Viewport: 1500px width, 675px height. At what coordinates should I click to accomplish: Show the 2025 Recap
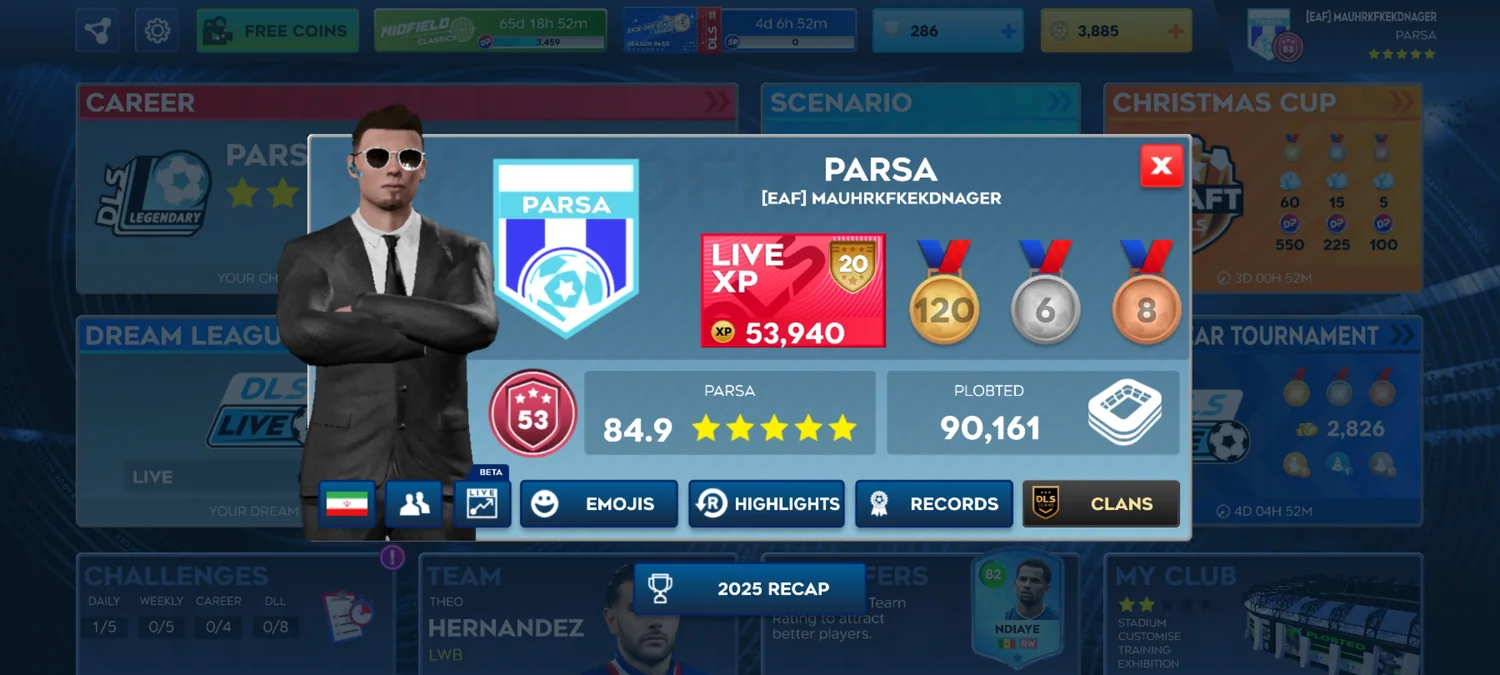coord(749,589)
